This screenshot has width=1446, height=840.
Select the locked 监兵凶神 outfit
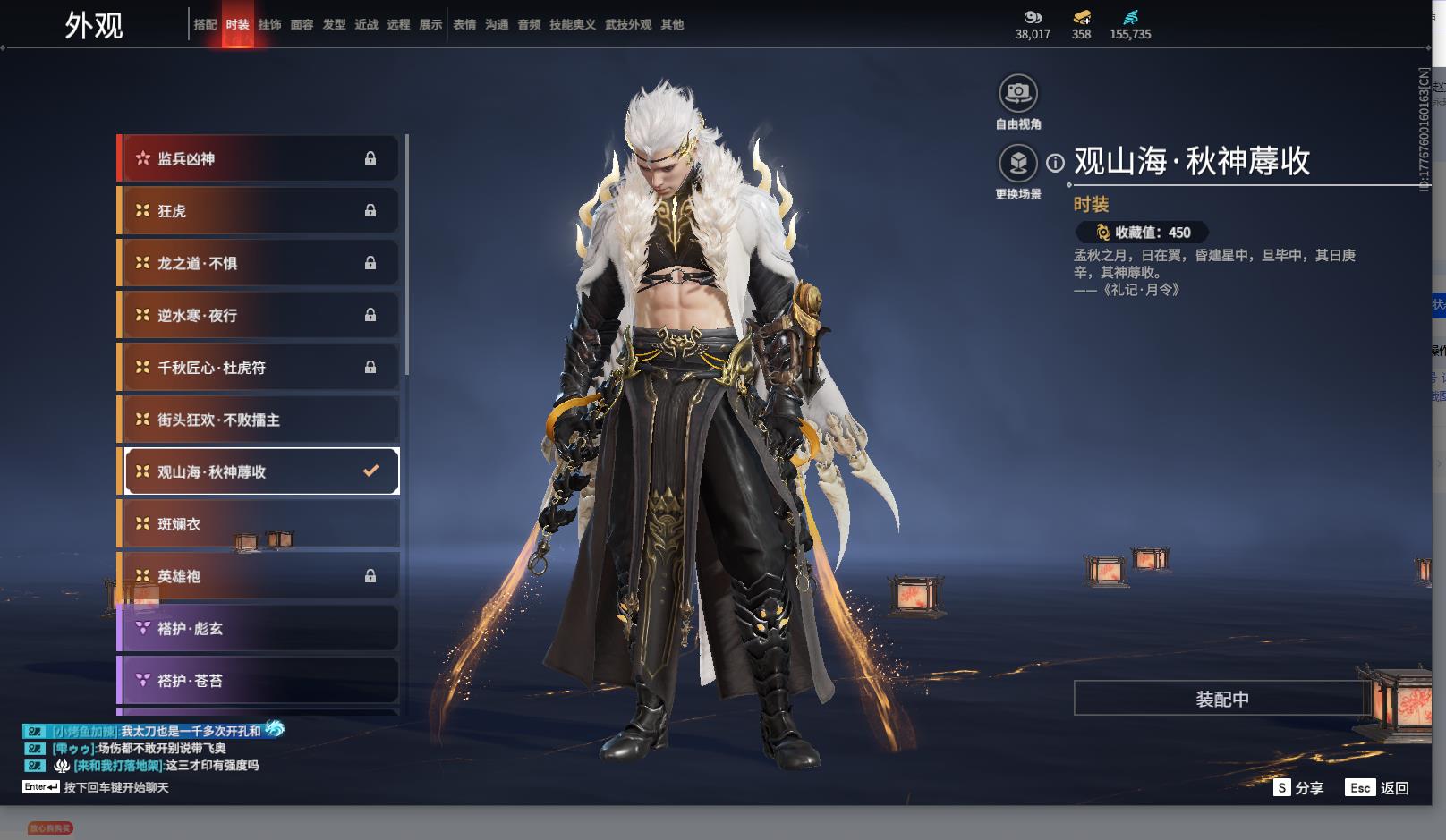[259, 158]
